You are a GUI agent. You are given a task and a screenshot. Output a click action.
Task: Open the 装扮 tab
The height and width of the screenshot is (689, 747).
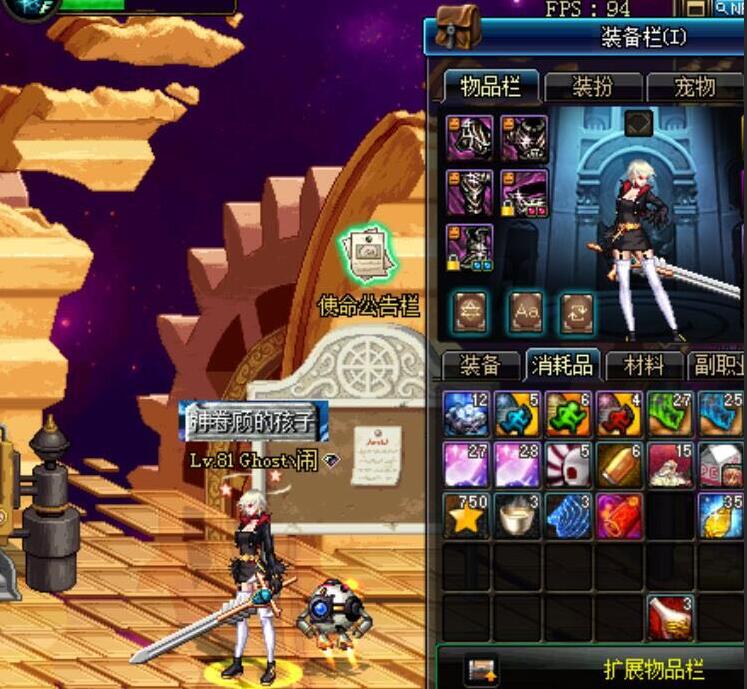coord(592,87)
